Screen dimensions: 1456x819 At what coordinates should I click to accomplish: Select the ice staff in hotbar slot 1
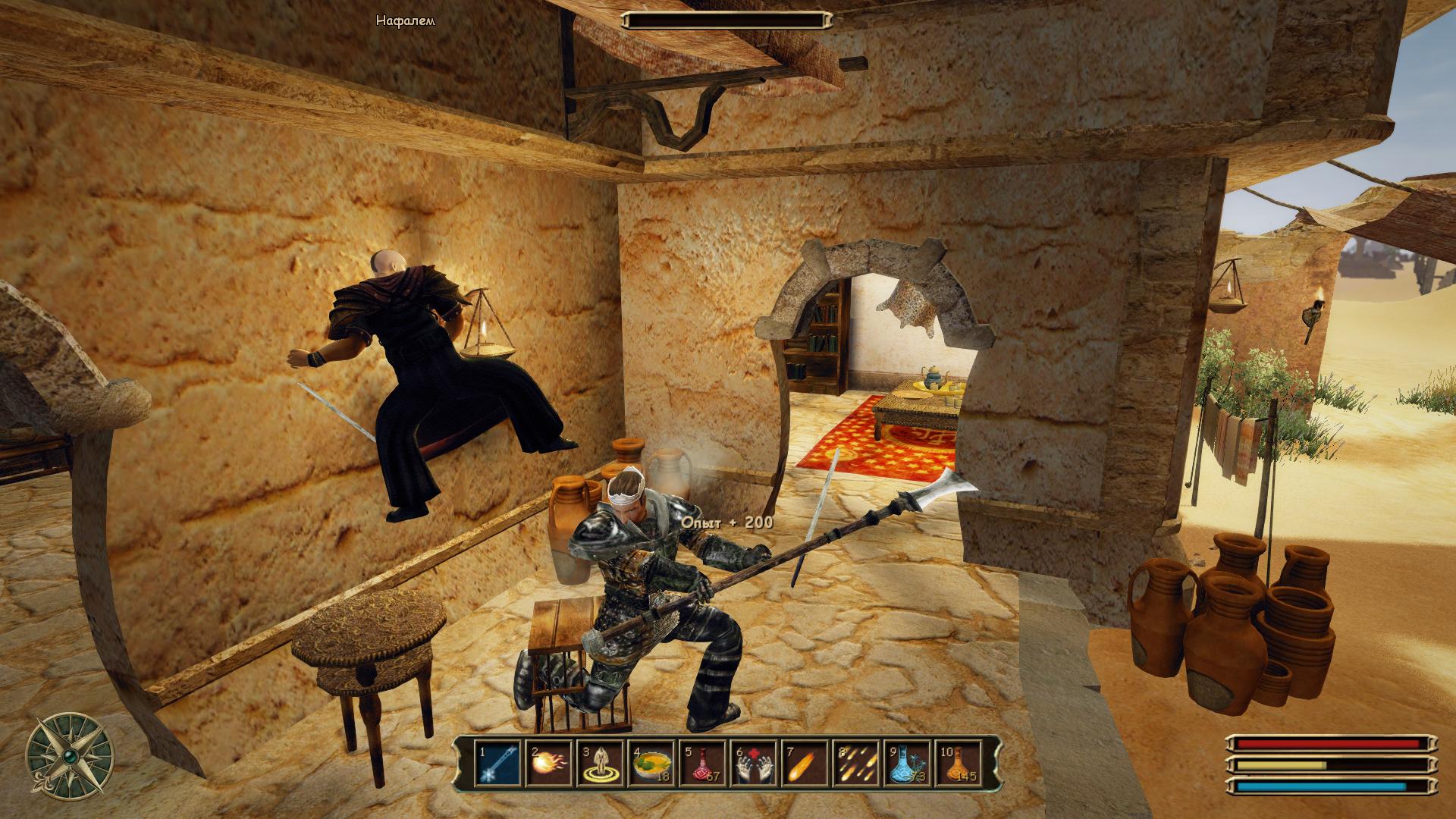point(498,764)
